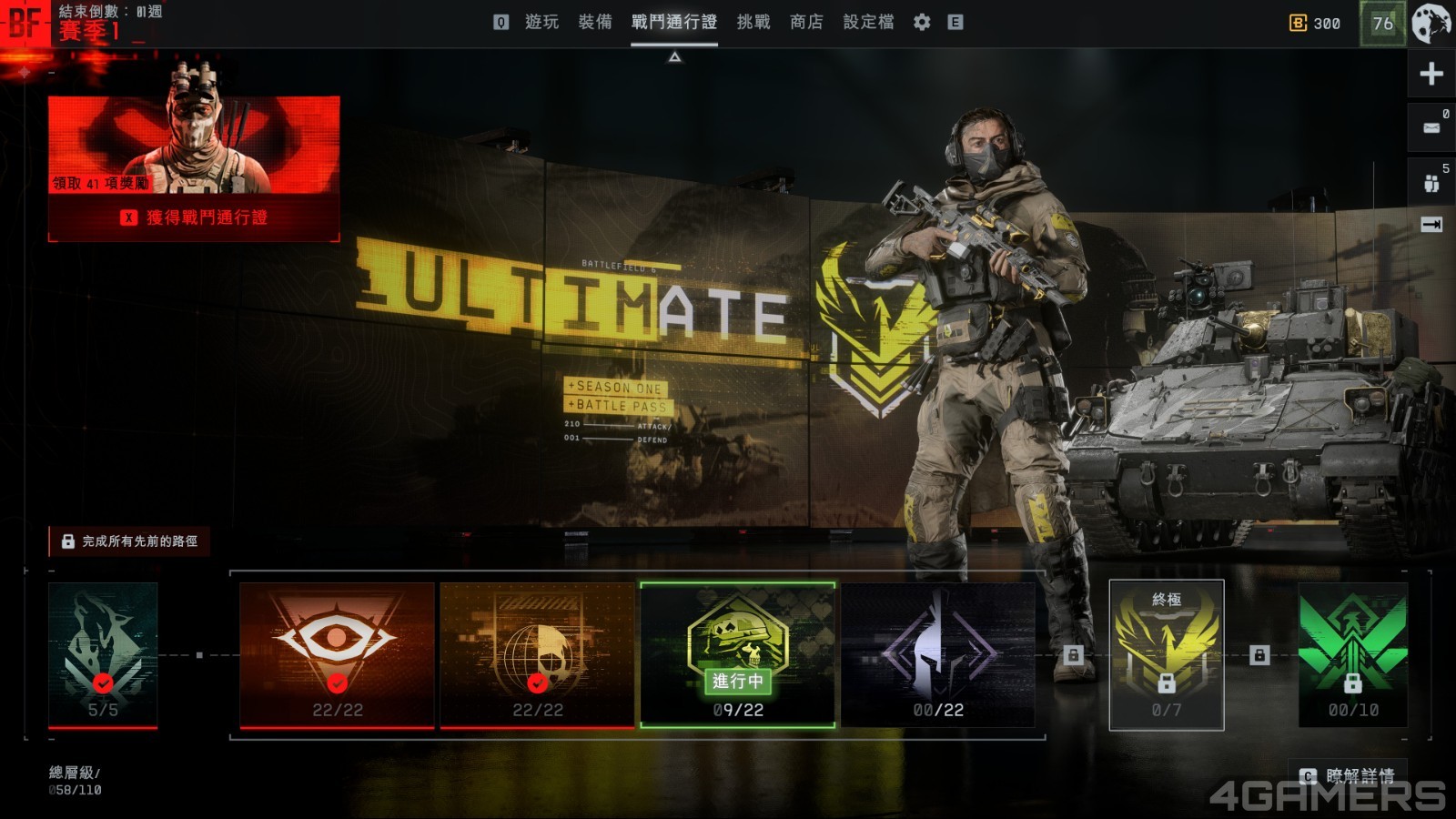Select the 戰鬥通行證 tab
Image resolution: width=1456 pixels, height=819 pixels.
(673, 22)
